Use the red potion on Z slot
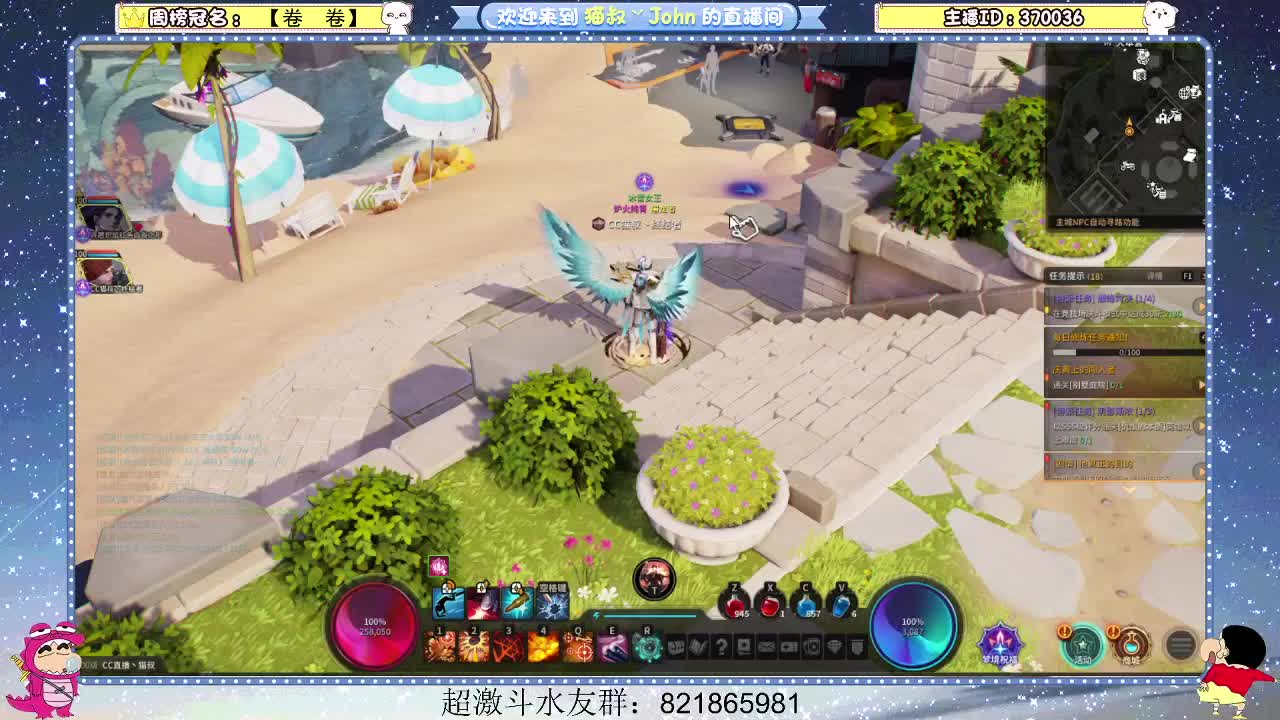Viewport: 1280px width, 720px height. (733, 603)
